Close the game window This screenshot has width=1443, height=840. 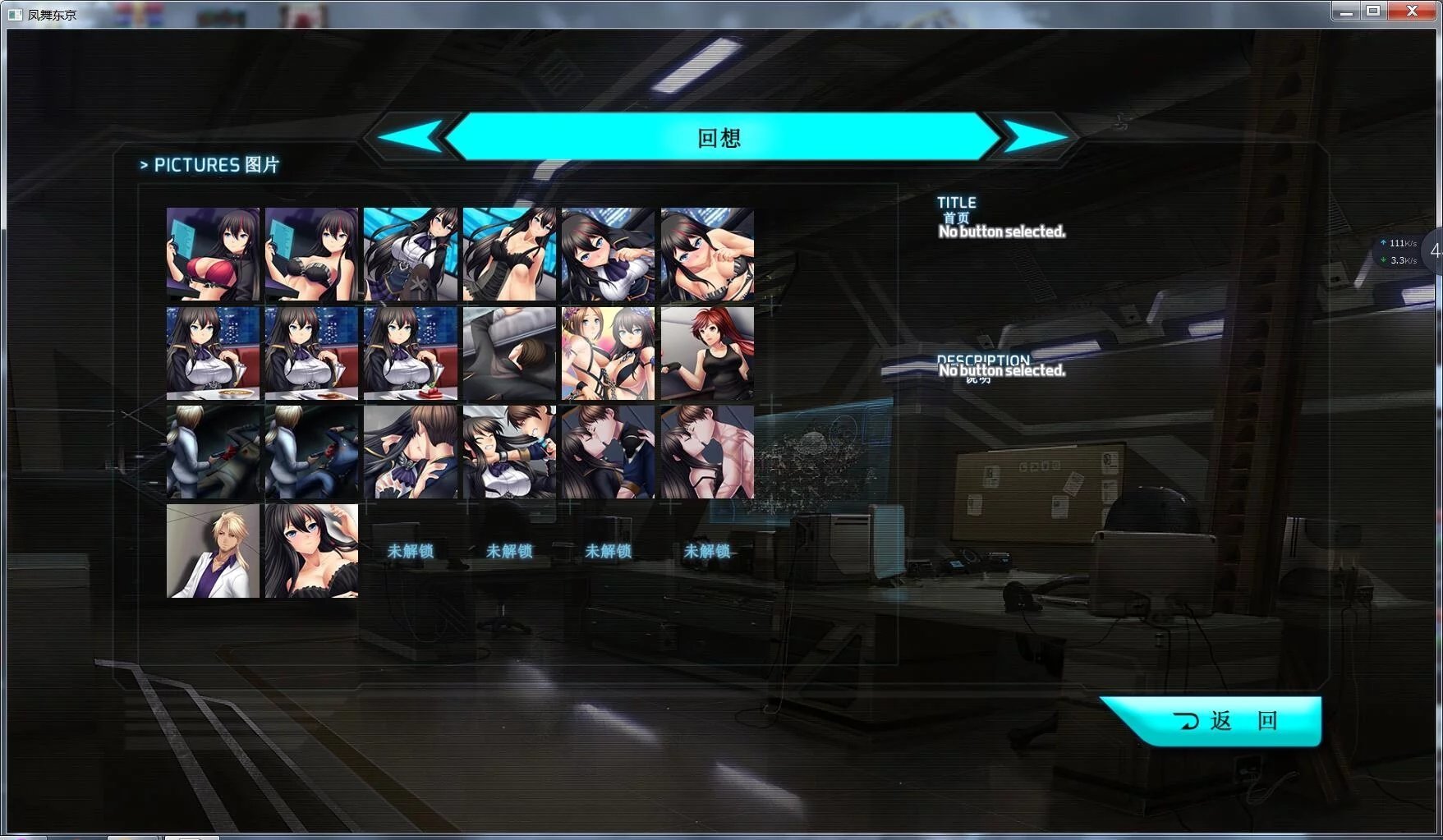point(1413,11)
